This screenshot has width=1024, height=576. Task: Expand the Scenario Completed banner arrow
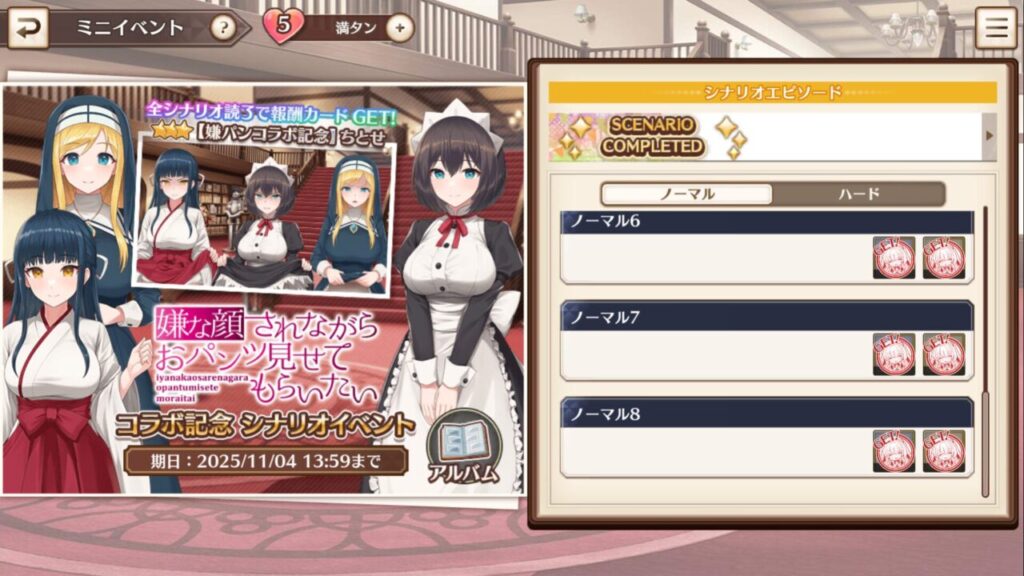coord(989,136)
